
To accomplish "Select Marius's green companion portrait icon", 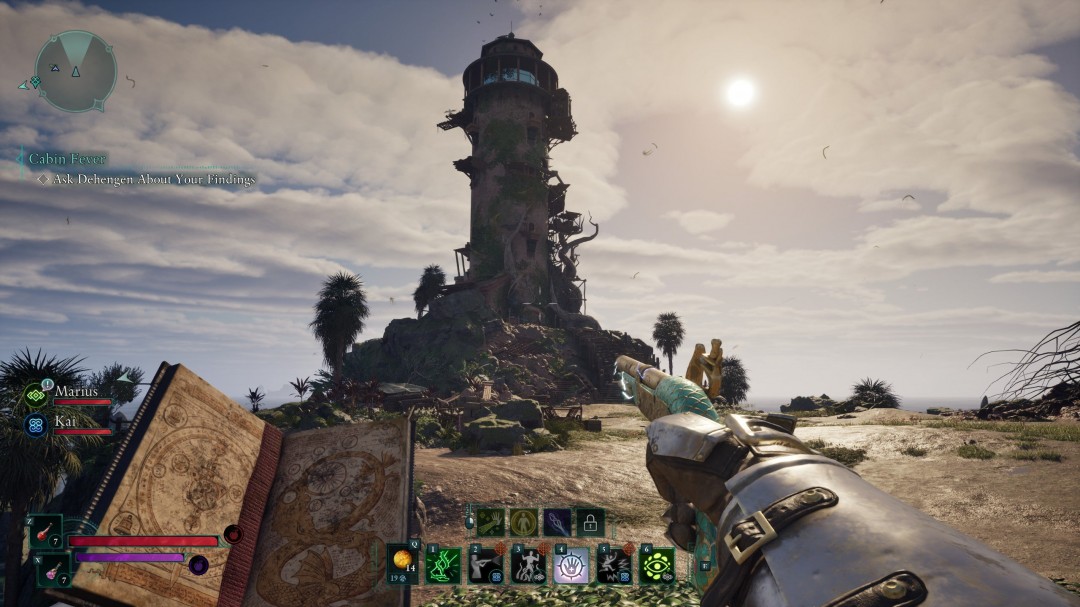I will [36, 395].
